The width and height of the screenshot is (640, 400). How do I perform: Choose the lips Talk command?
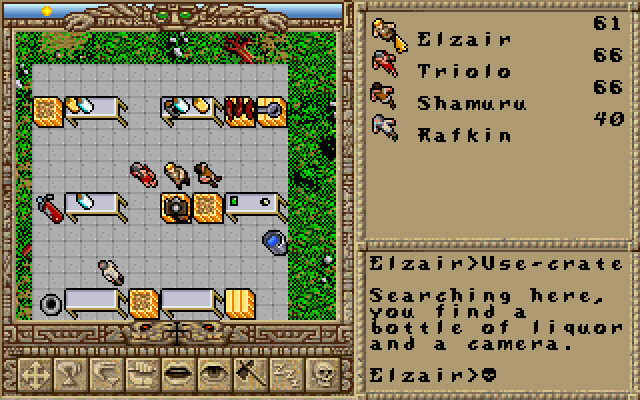176,373
